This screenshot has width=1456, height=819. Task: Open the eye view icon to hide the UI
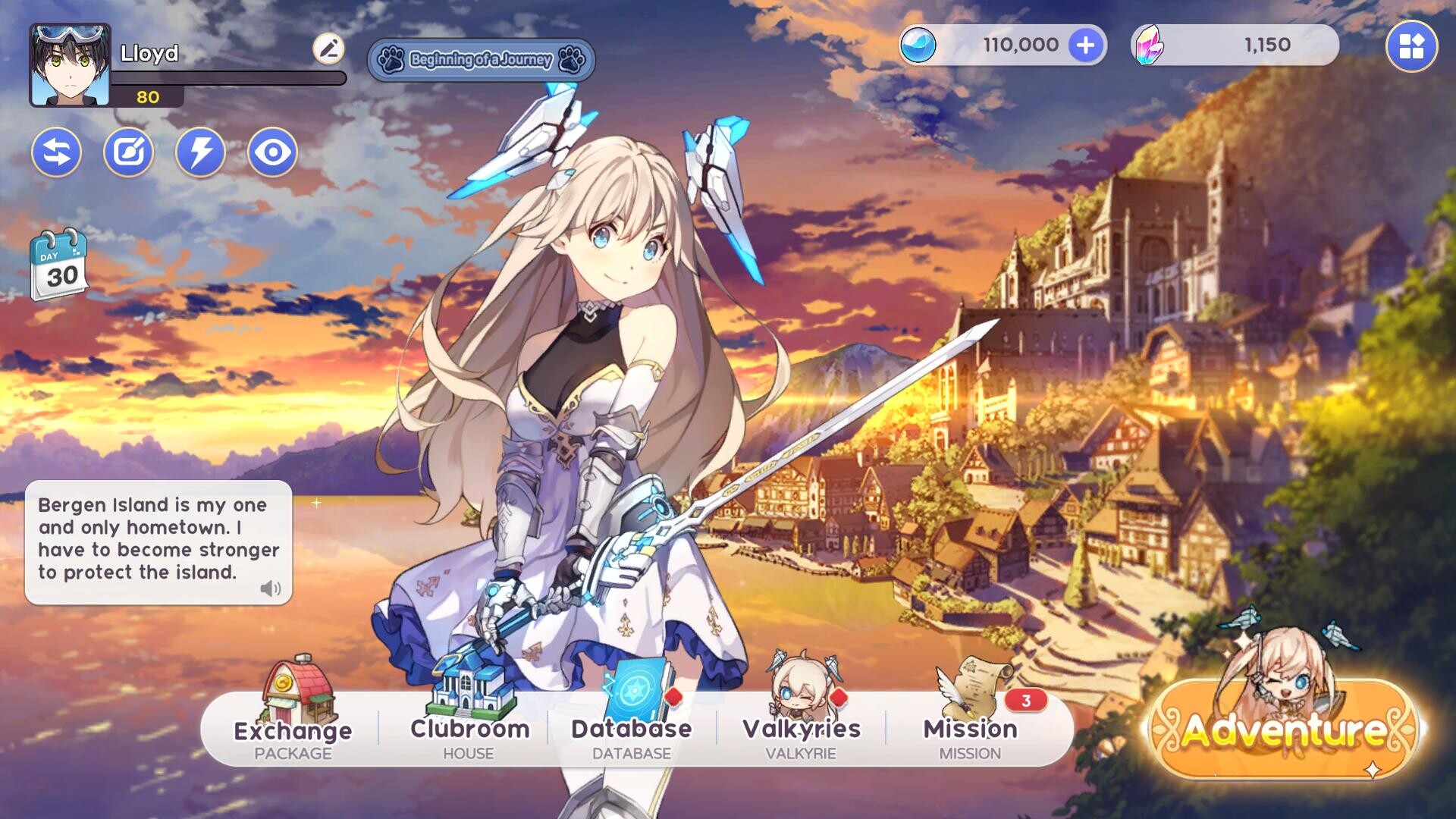(x=271, y=152)
